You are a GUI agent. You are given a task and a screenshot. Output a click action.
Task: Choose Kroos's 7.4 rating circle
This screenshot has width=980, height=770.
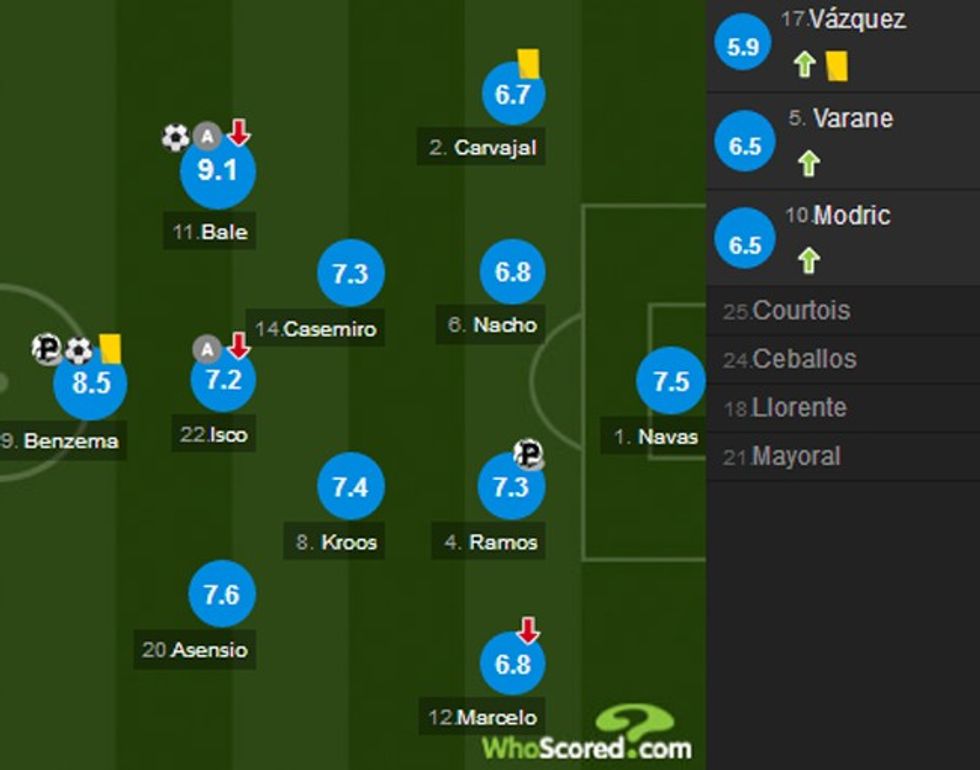(350, 487)
